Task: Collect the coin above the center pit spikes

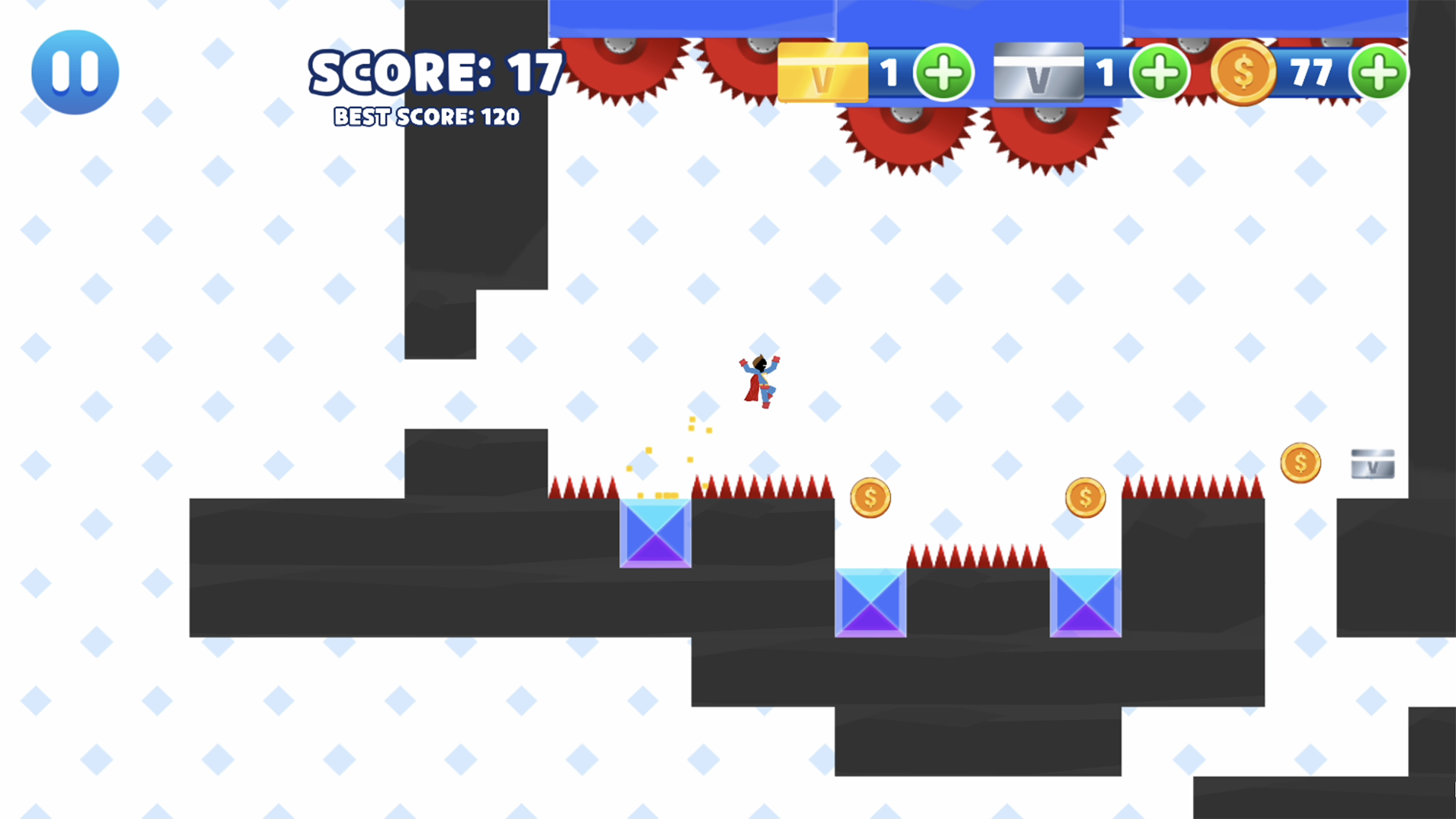Action: pyautogui.click(x=1084, y=497)
